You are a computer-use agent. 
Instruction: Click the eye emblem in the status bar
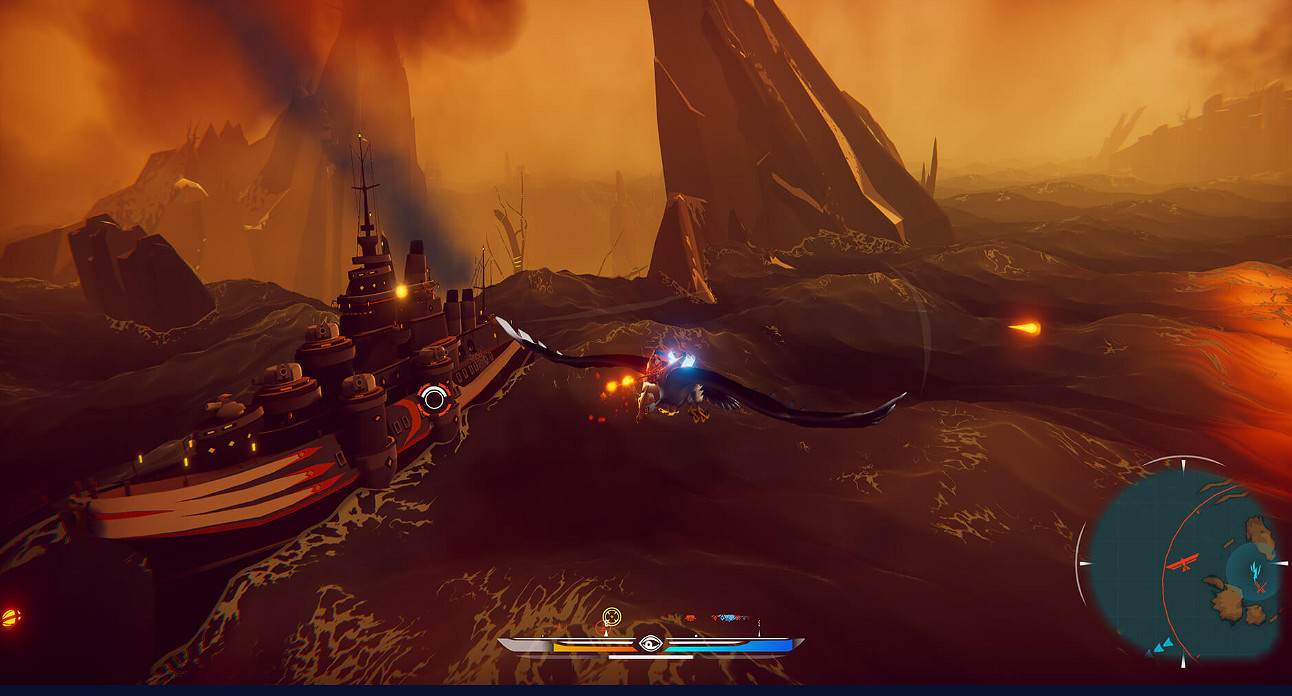(650, 644)
